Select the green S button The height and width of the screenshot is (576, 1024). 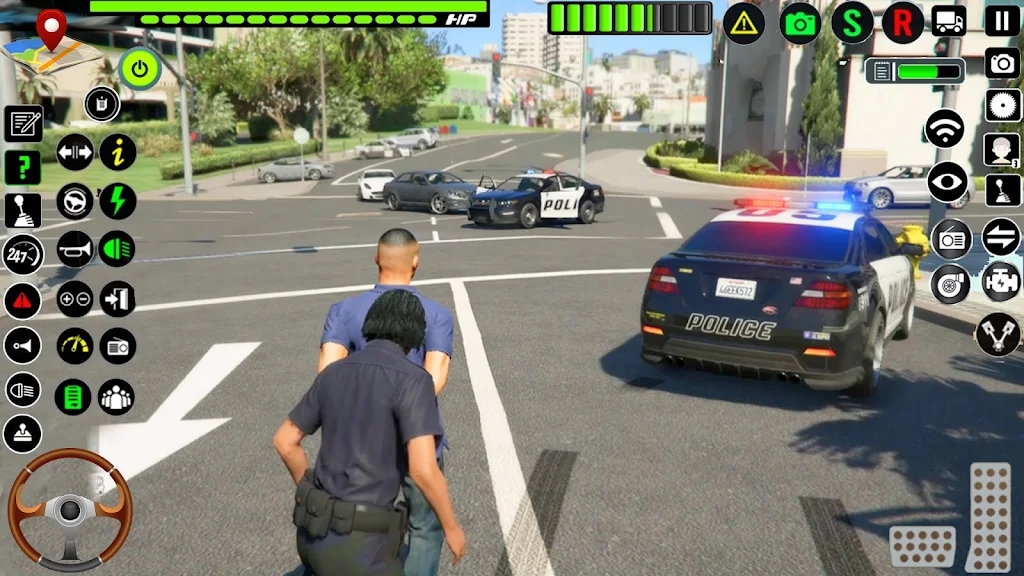(x=852, y=23)
